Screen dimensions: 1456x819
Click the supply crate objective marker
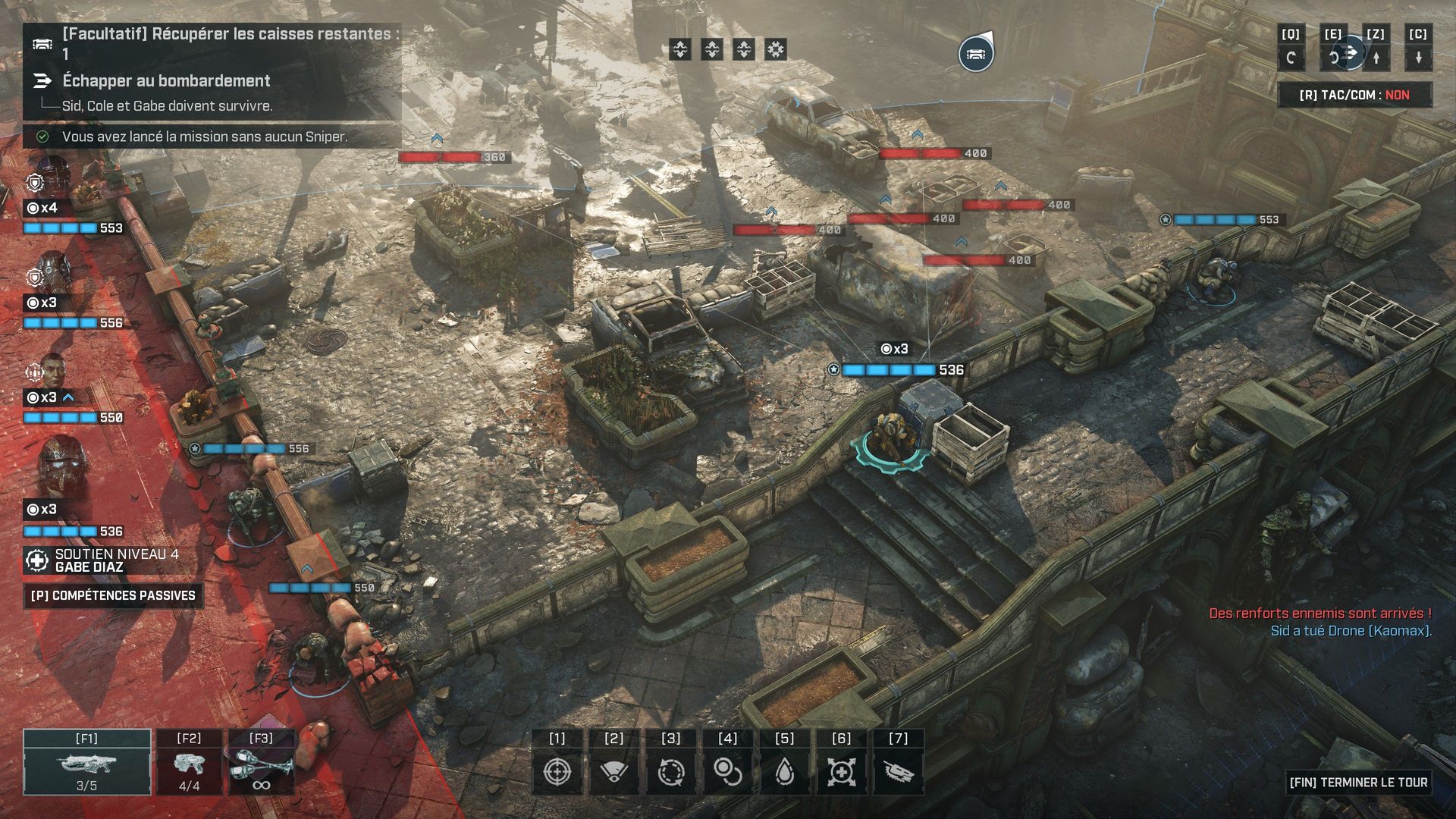(976, 54)
